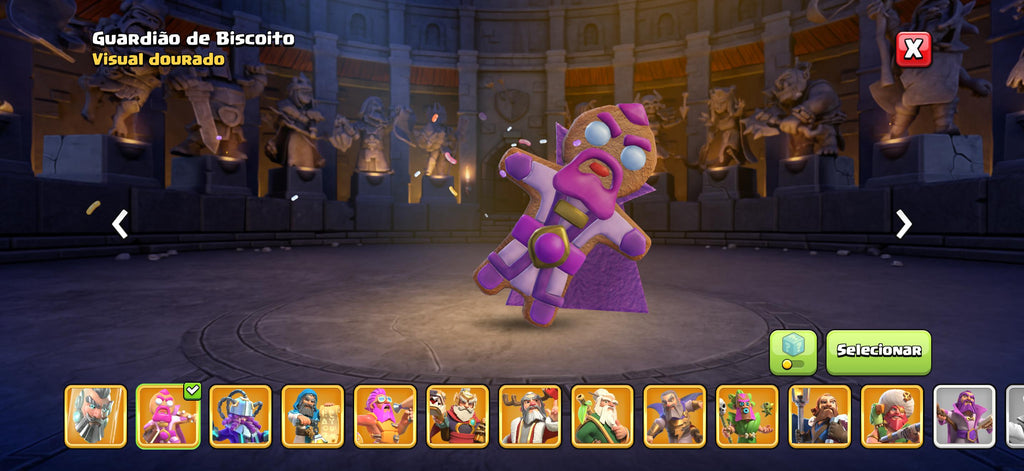This screenshot has width=1024, height=471.
Task: Choose the pink gingerbread Warden skin thumbnail
Action: pos(168,416)
